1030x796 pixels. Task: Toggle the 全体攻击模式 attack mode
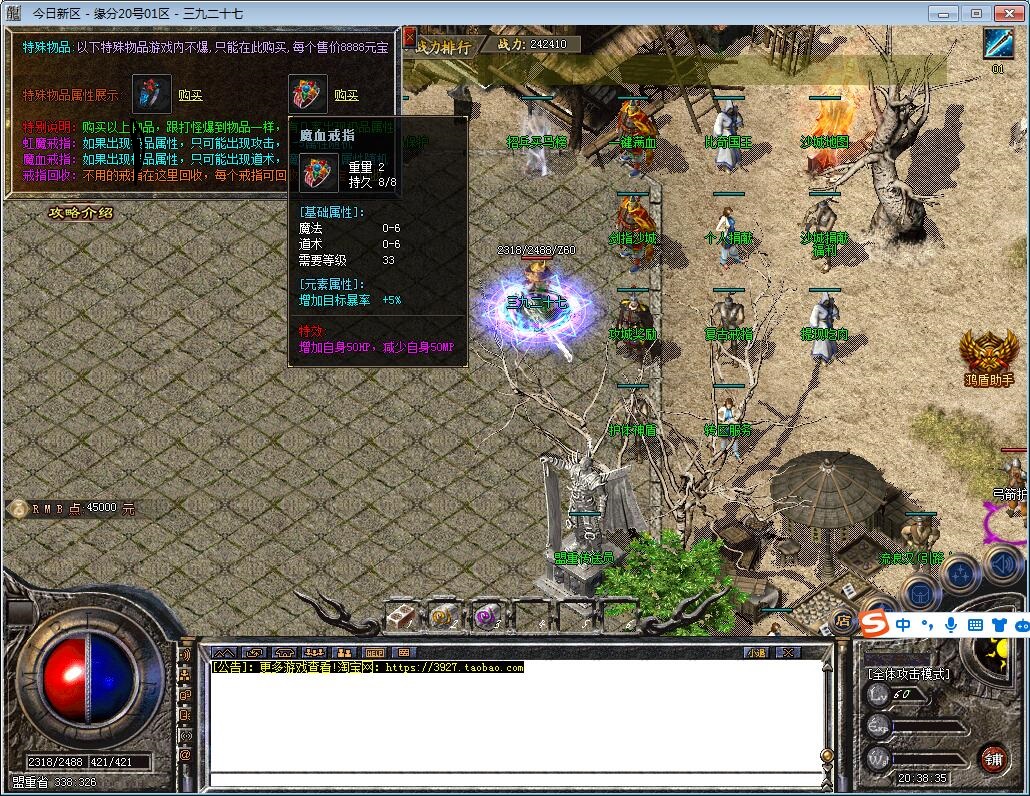coord(908,674)
